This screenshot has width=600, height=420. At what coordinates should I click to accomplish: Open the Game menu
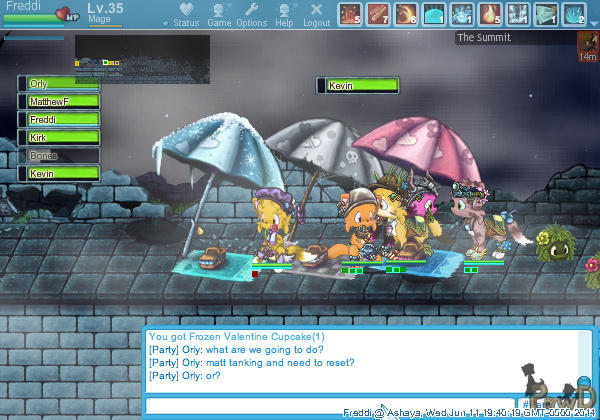(218, 14)
